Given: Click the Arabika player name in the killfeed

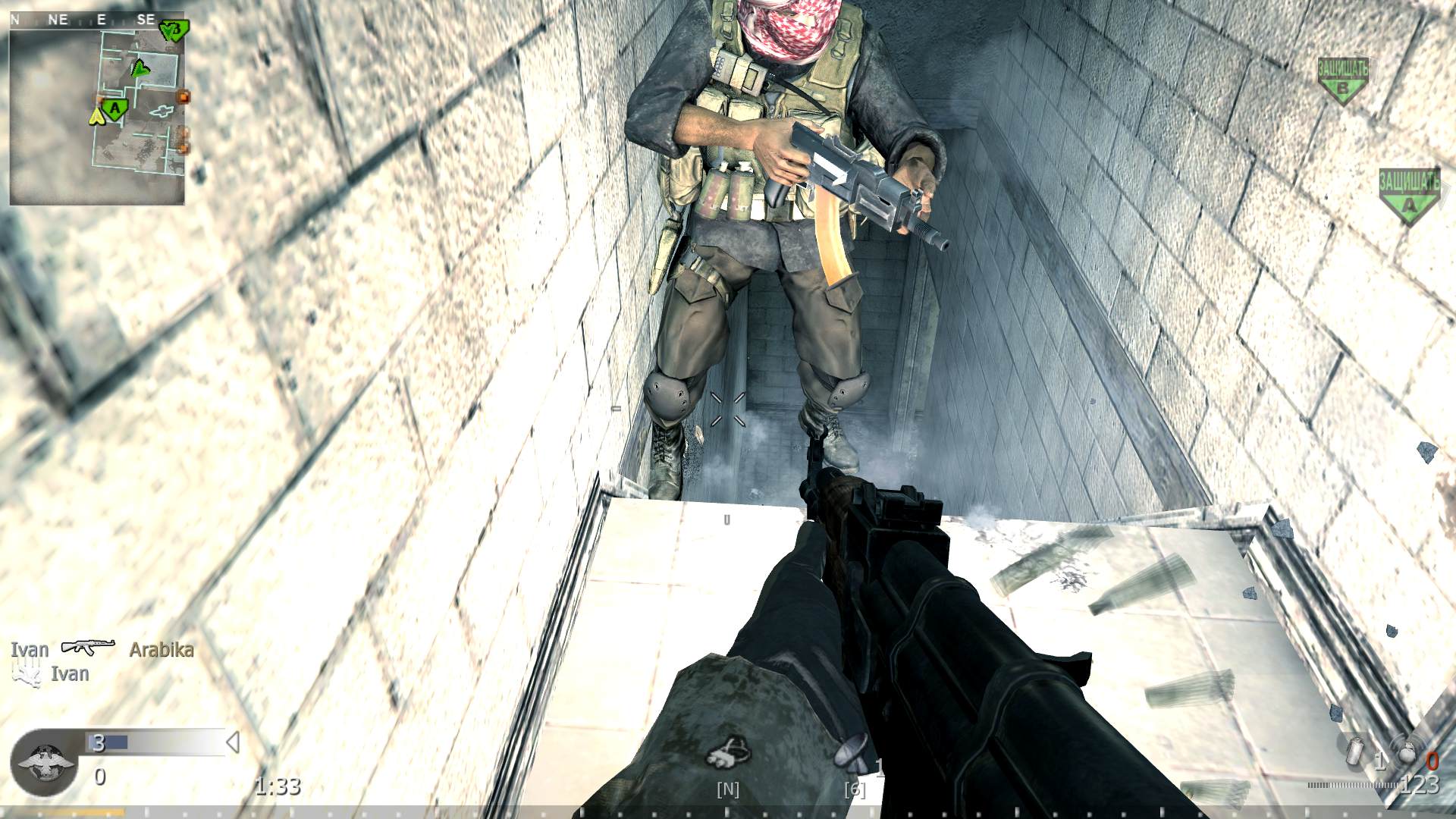Looking at the screenshot, I should [x=162, y=650].
